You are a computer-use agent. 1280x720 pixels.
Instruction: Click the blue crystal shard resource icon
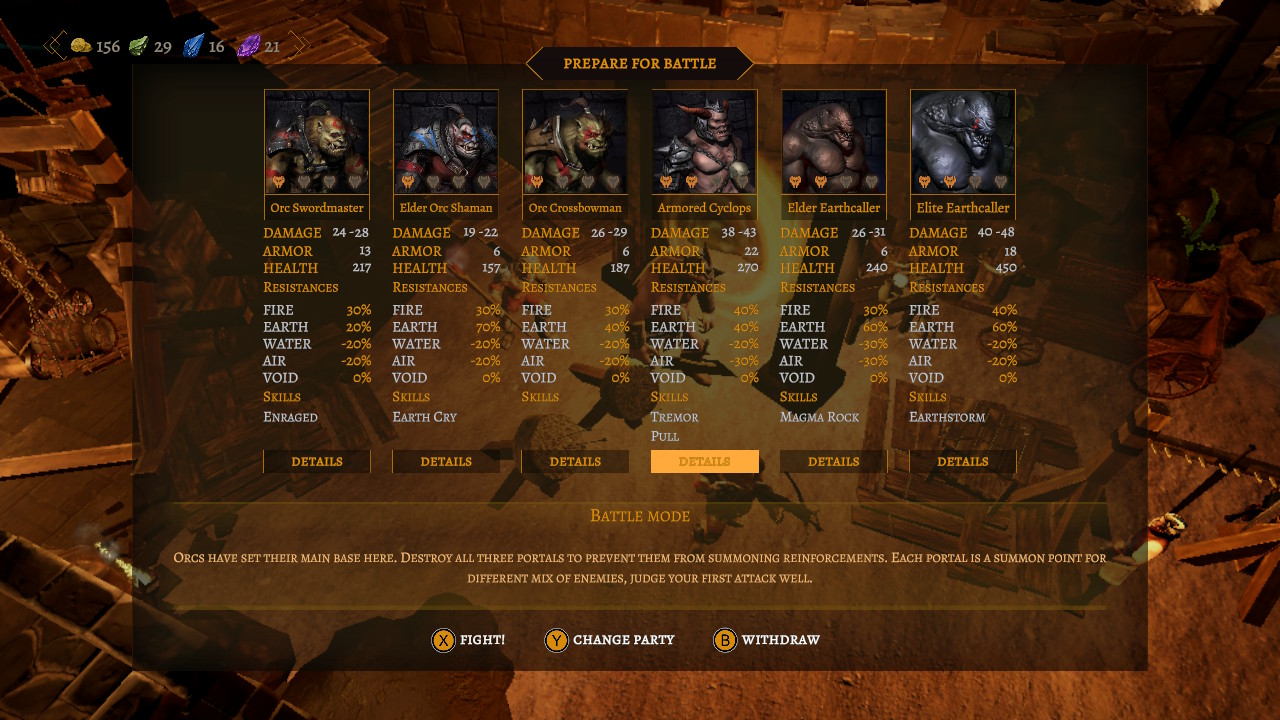(x=192, y=45)
